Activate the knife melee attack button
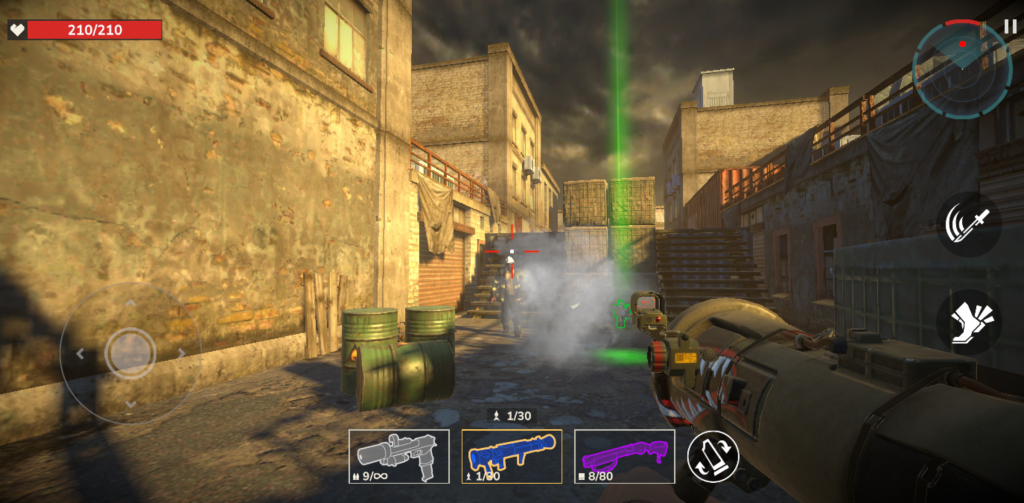1024x503 pixels. [968, 224]
